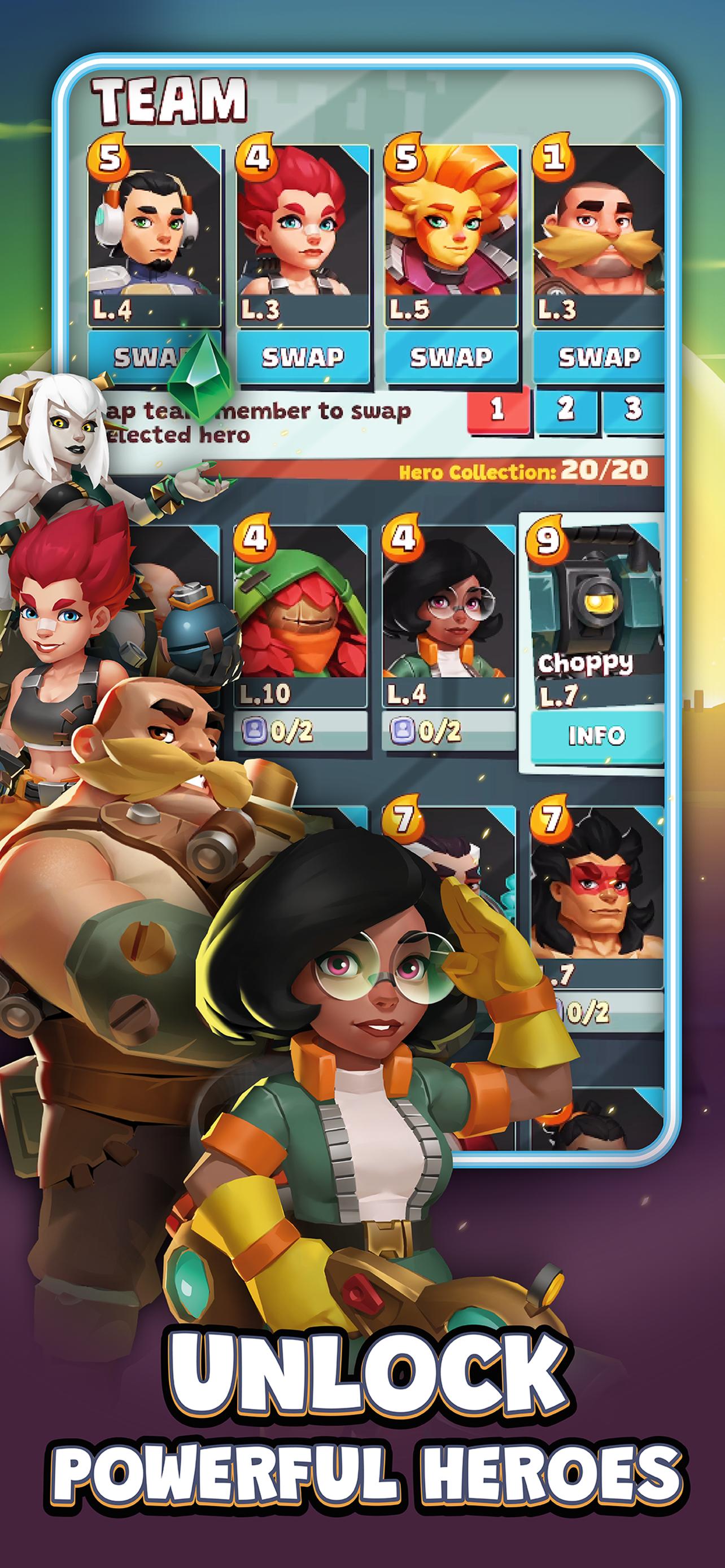Choose the glasses-wearing level 4 hero card
The image size is (725, 1568).
449,615
